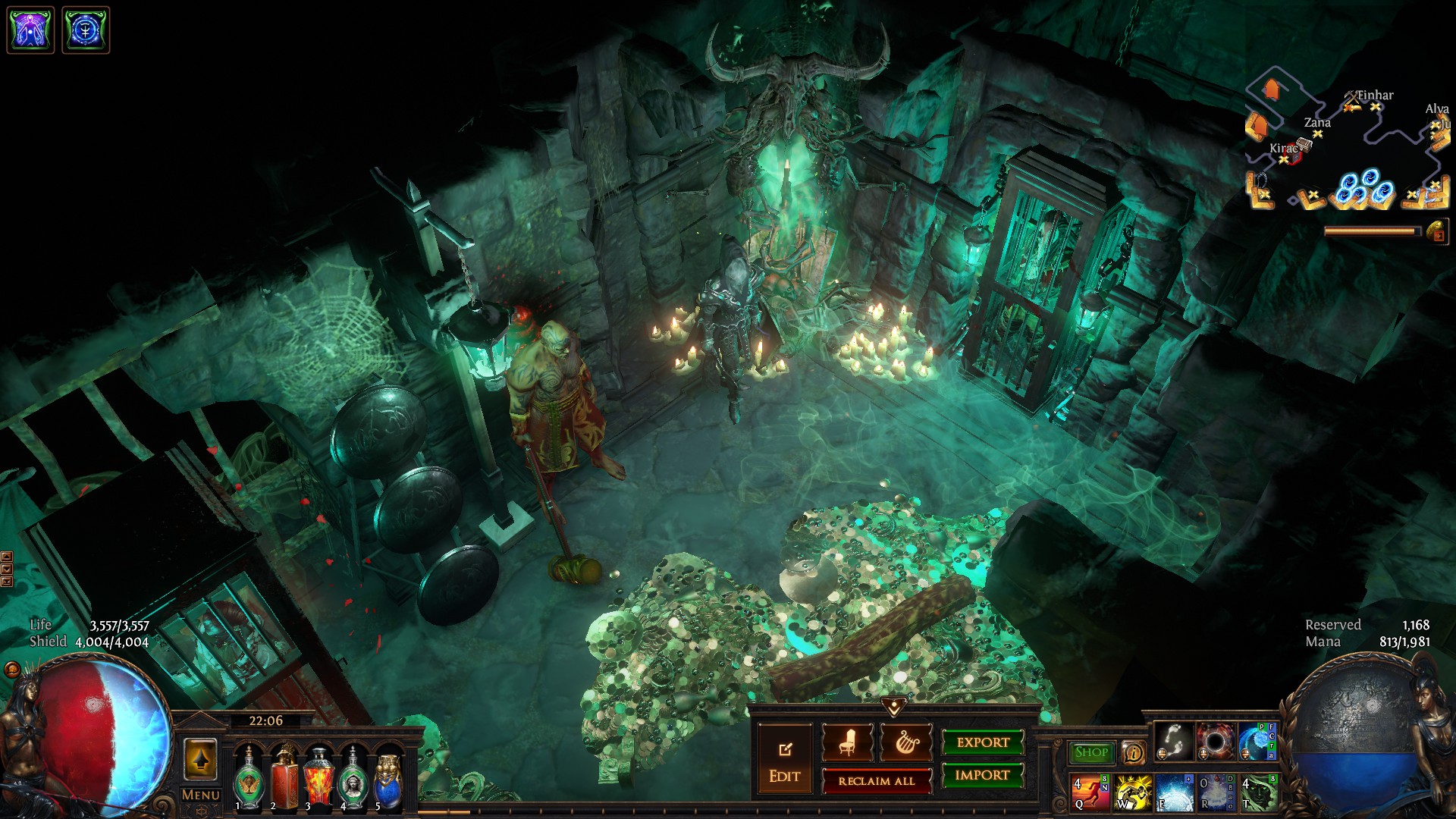Click Reclaim All decorations
The width and height of the screenshot is (1456, 819).
tap(877, 781)
